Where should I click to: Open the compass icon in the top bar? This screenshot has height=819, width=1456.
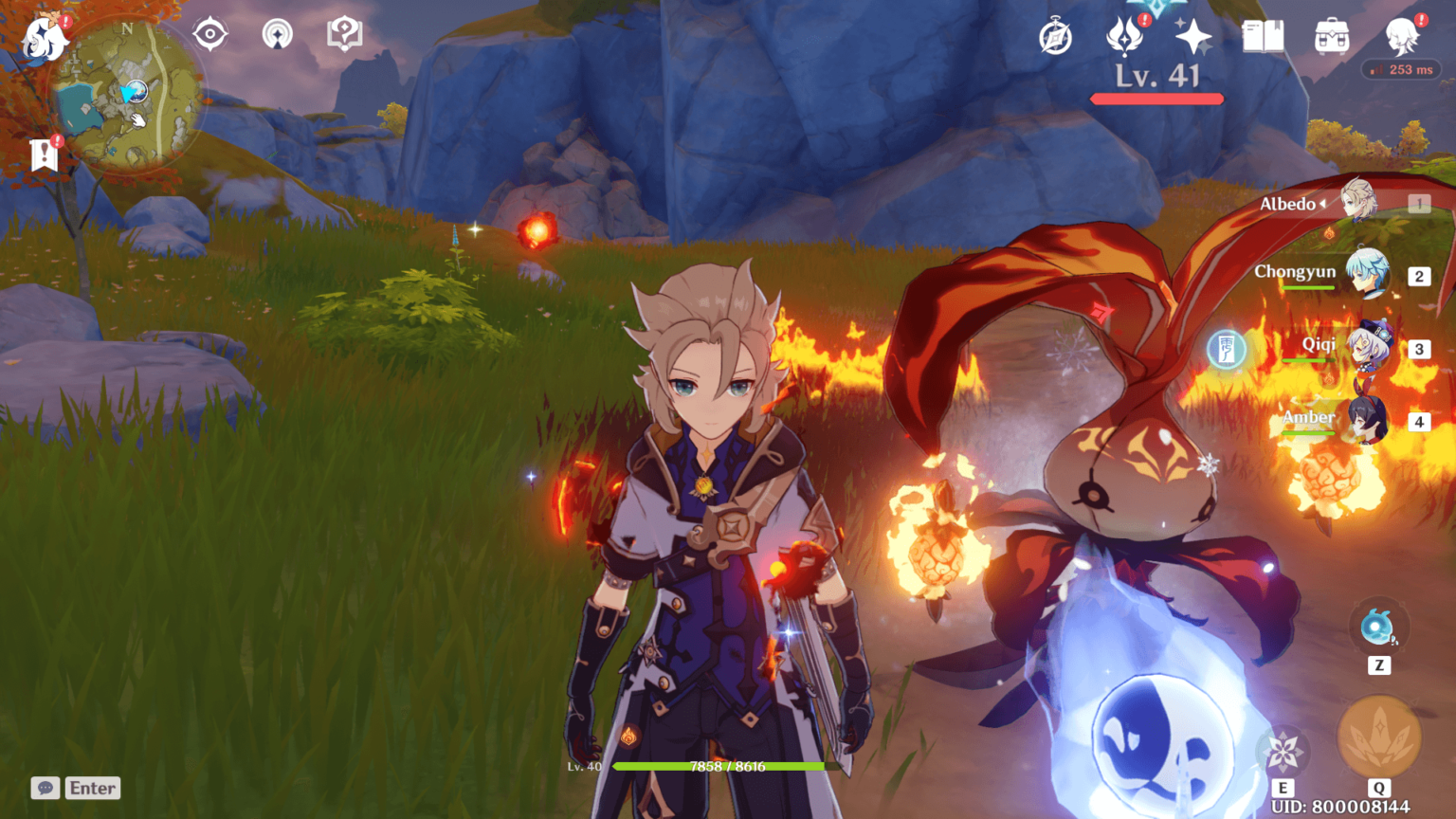(1055, 38)
